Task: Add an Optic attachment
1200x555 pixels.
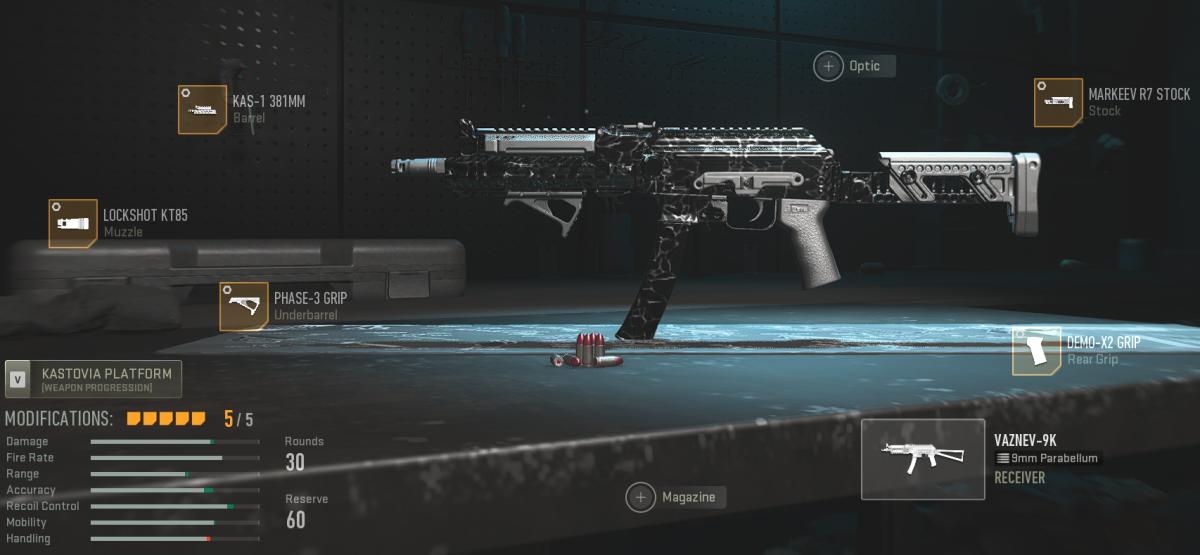Action: (829, 66)
